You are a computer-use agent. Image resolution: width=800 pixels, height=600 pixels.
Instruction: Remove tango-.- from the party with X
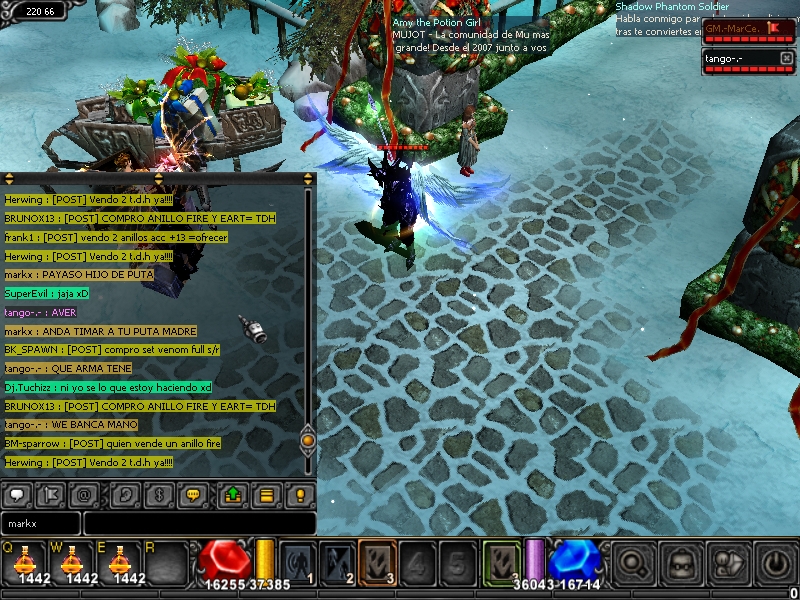coord(785,59)
